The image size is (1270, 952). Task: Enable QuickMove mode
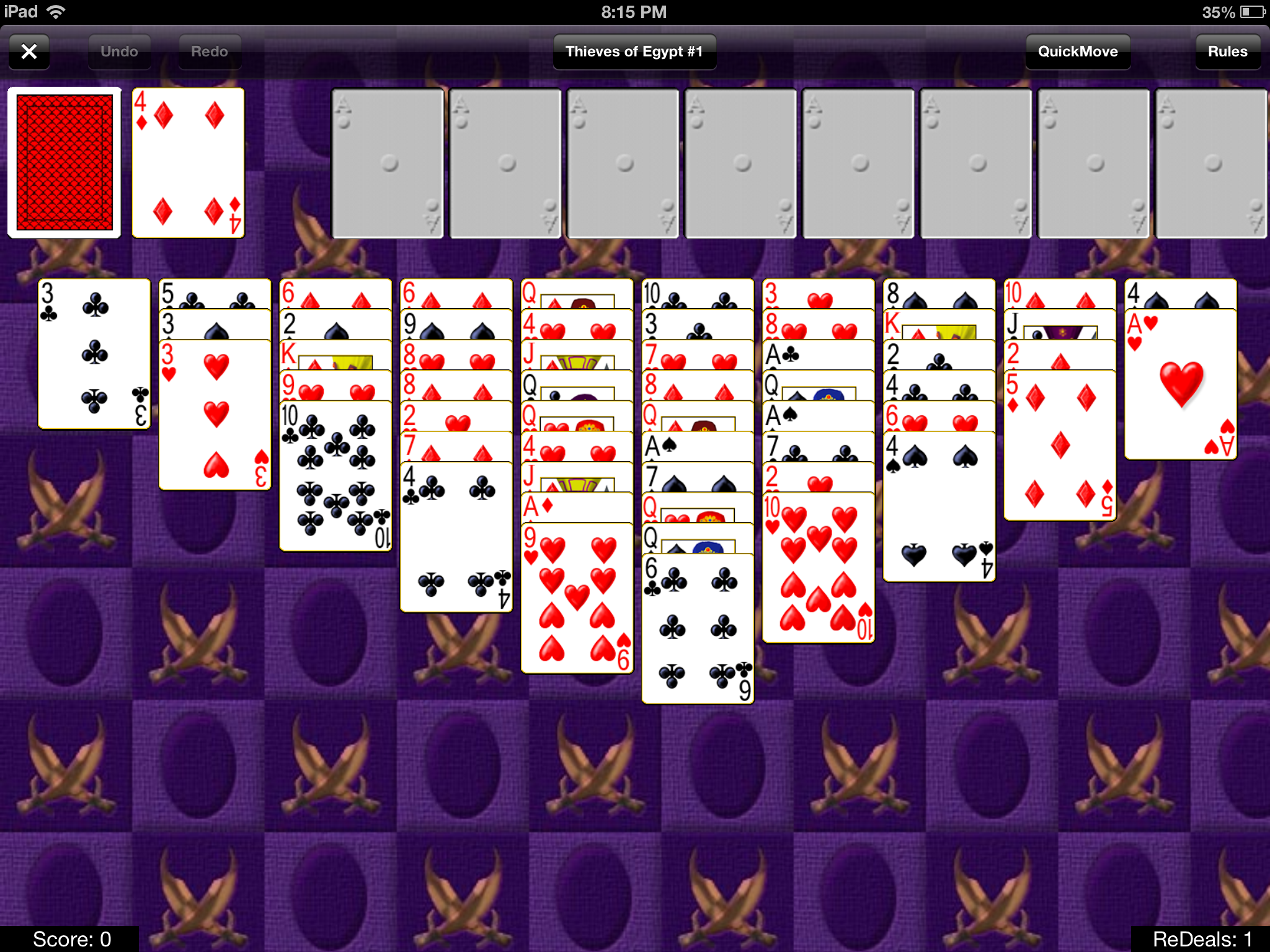click(1078, 51)
